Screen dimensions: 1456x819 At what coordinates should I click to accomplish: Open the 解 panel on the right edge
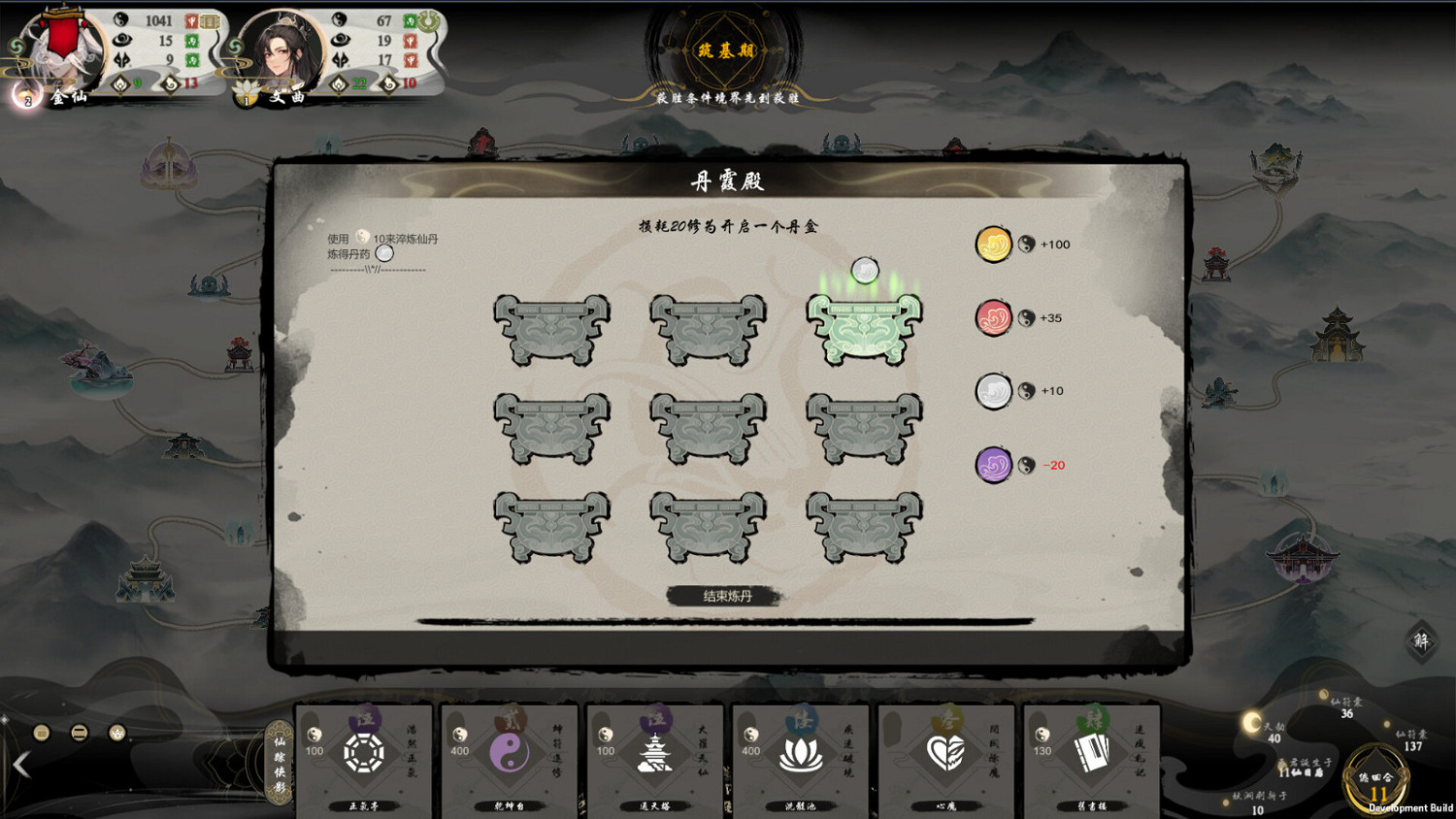(1421, 639)
